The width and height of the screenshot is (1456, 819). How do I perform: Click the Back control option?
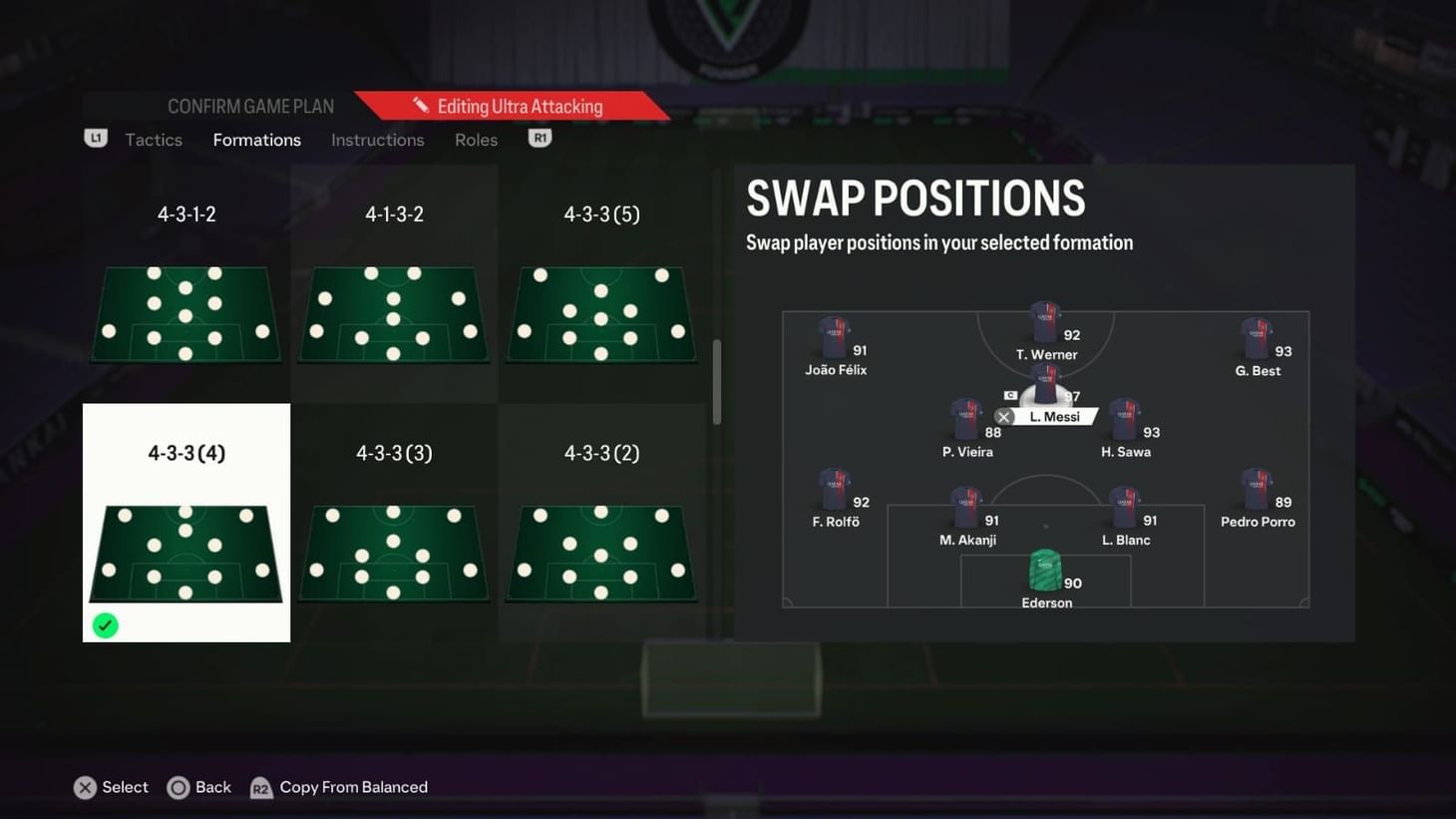(x=198, y=787)
